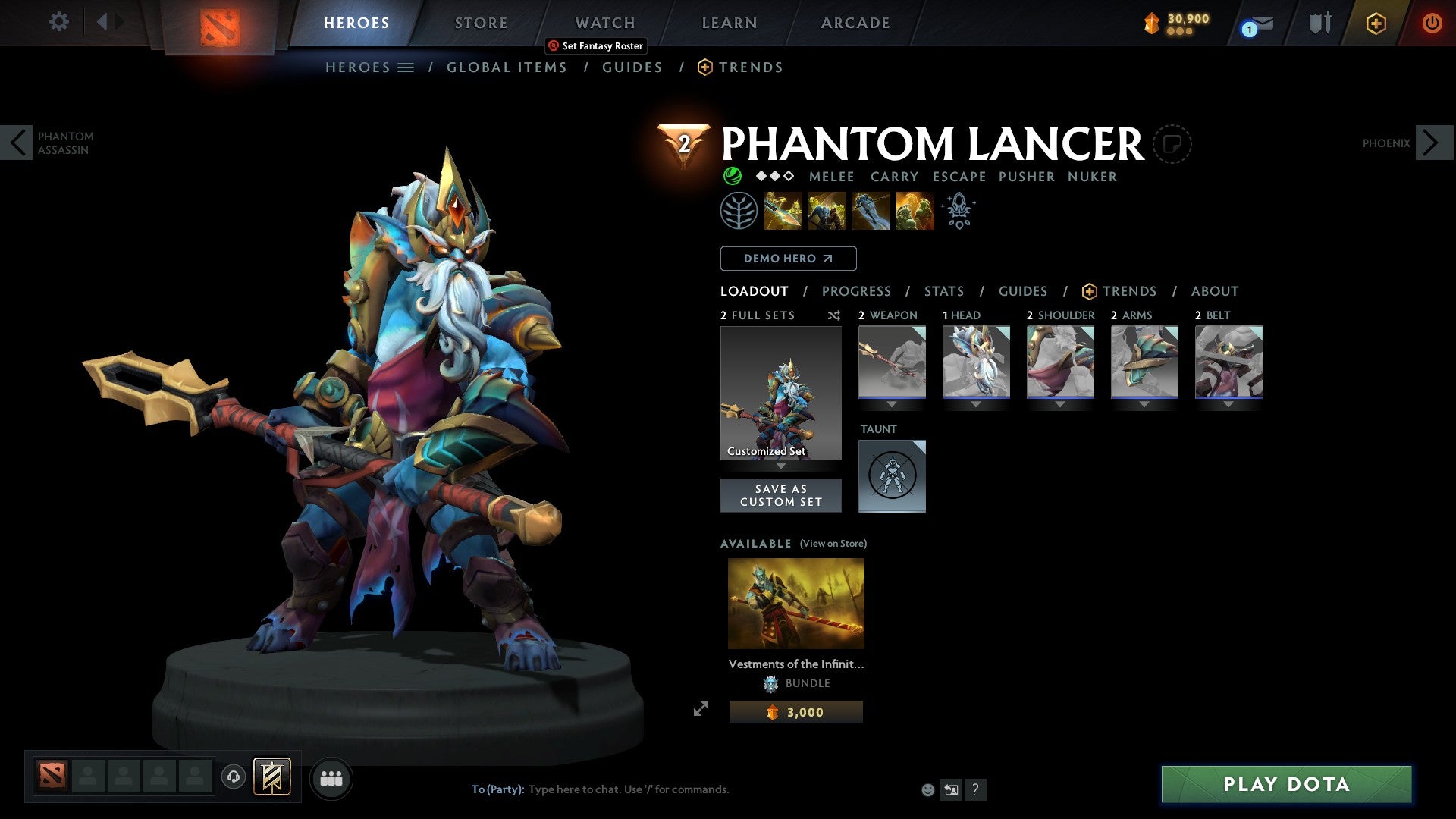This screenshot has width=1456, height=819.
Task: Expand the Weapon slot item options
Action: tap(892, 404)
